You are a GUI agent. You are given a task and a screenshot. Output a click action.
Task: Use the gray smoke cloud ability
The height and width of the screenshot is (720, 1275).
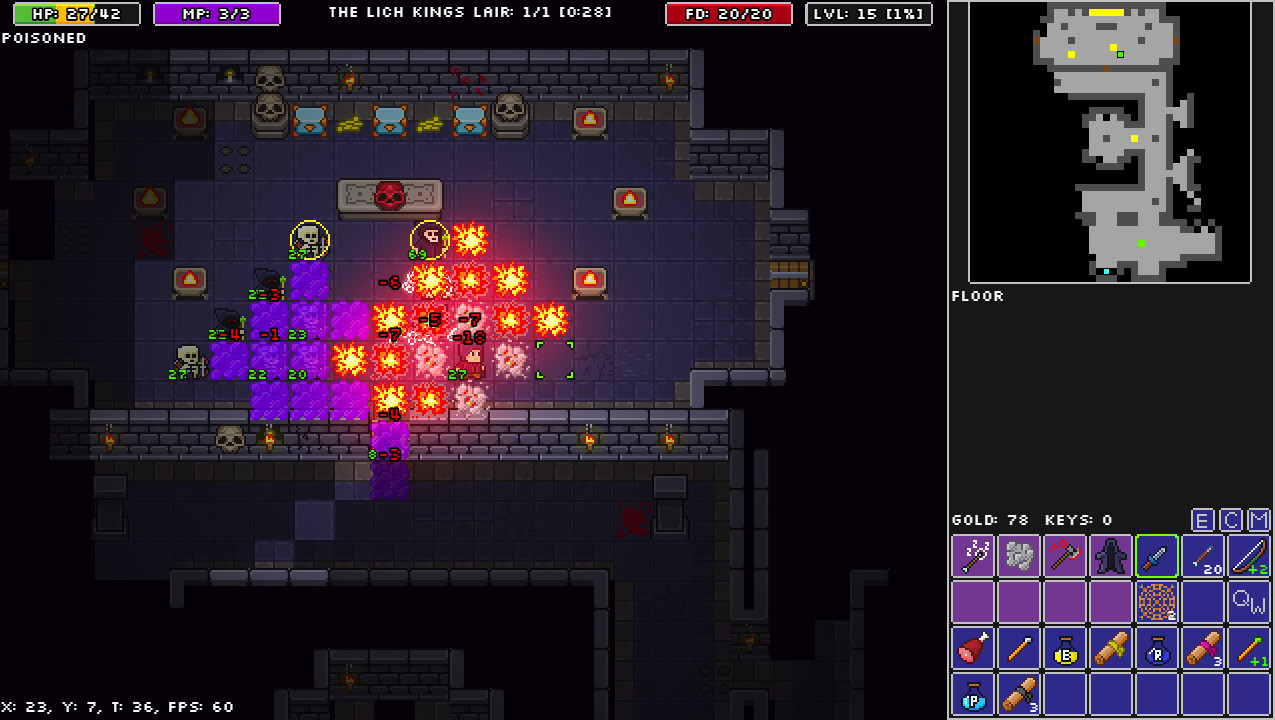pos(1019,556)
